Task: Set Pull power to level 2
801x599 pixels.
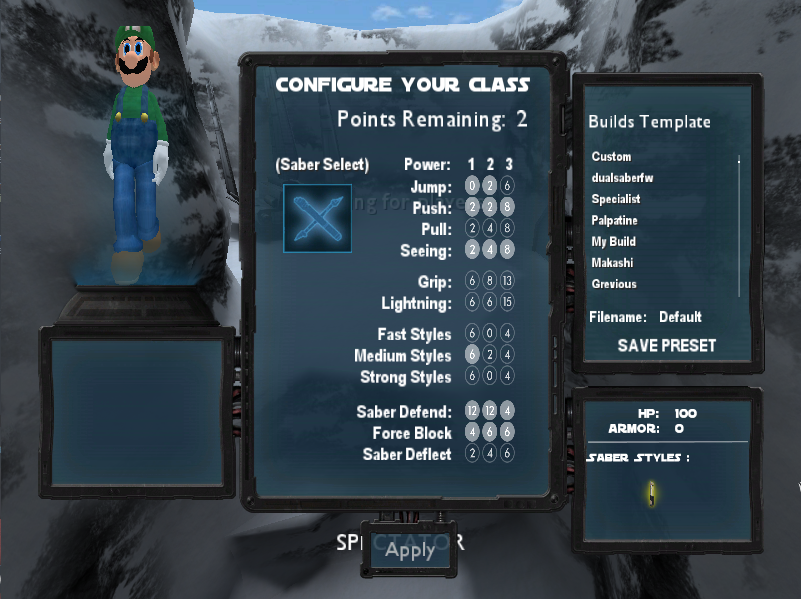Action: [x=490, y=229]
